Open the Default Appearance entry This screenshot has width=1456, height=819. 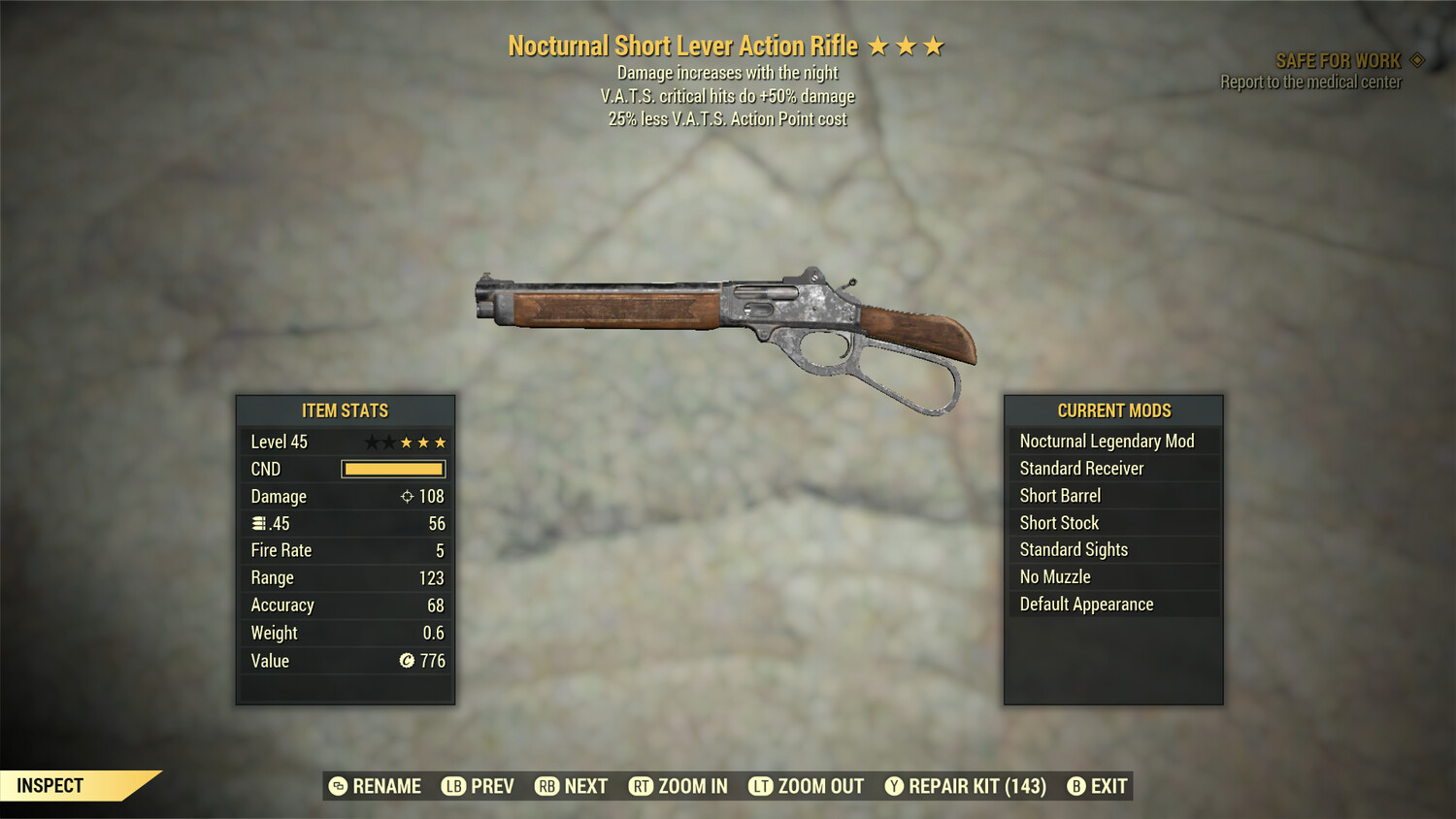click(1086, 604)
